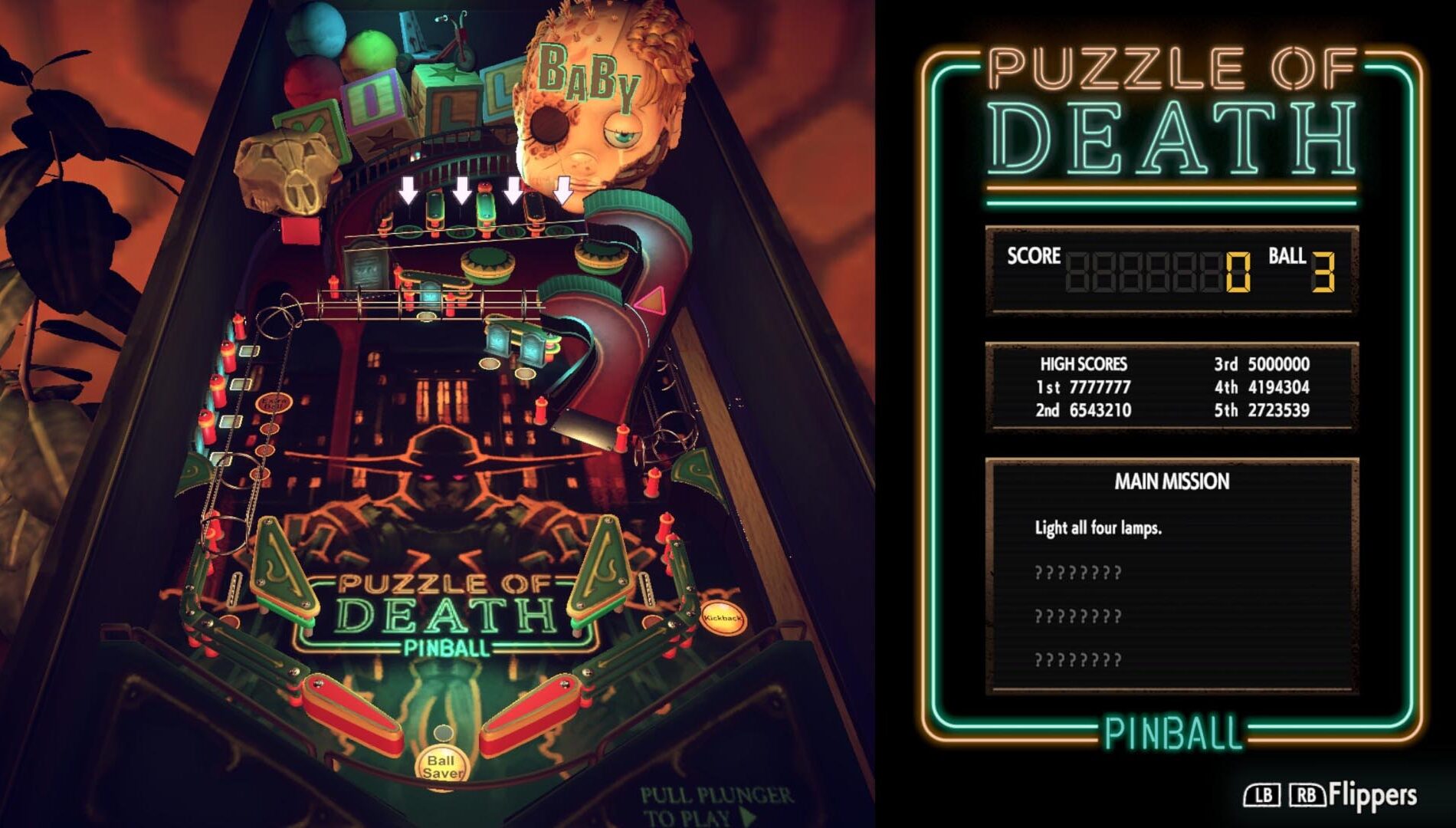Select the Main Mission objective panel
The height and width of the screenshot is (828, 1456).
point(1172,575)
